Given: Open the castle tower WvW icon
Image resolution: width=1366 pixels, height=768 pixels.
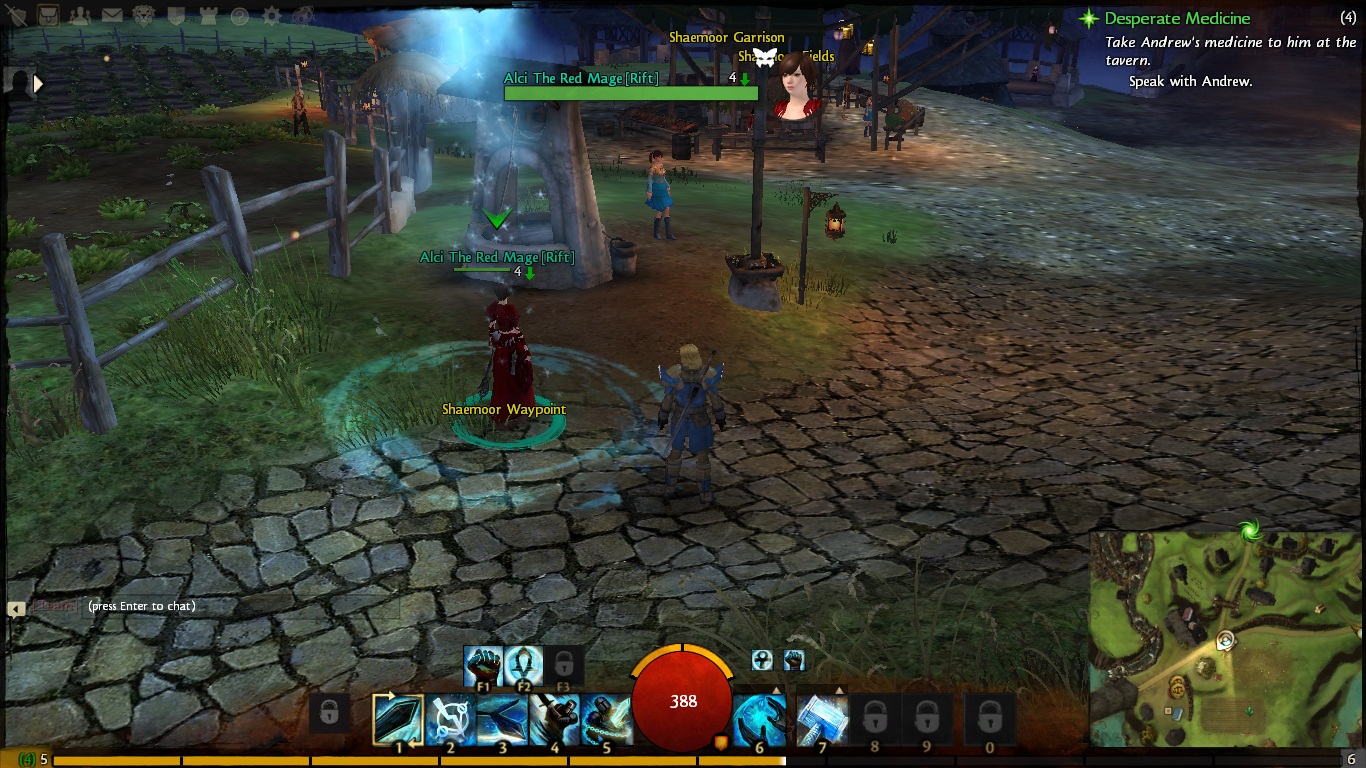Looking at the screenshot, I should 207,15.
